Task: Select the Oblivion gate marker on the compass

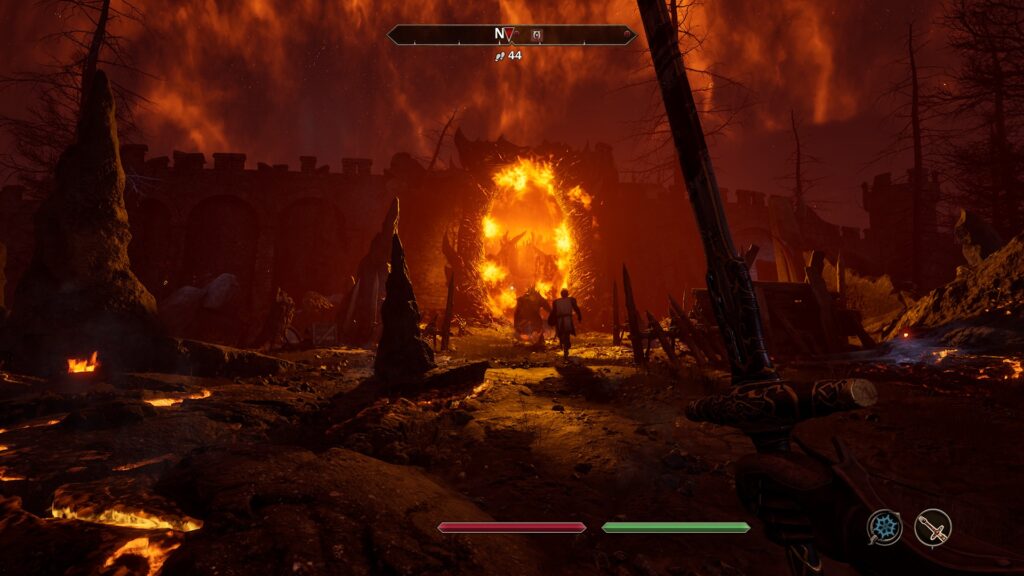Action: [x=536, y=35]
